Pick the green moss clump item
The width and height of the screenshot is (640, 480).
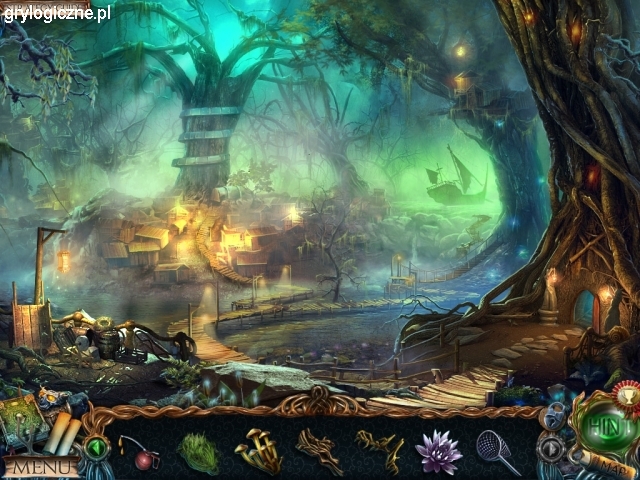click(199, 452)
